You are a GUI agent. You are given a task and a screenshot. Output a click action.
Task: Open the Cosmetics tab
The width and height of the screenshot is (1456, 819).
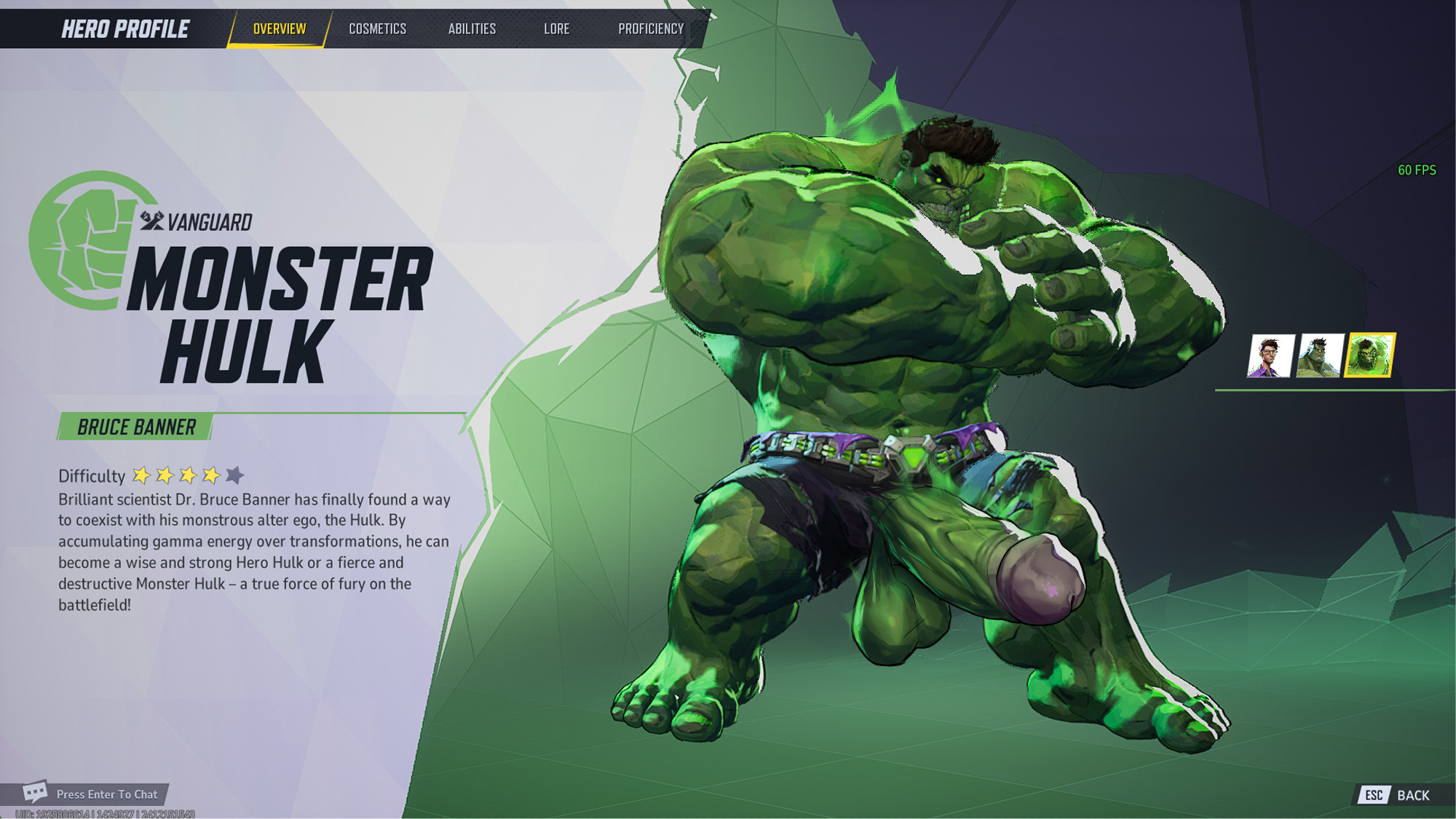(x=377, y=29)
